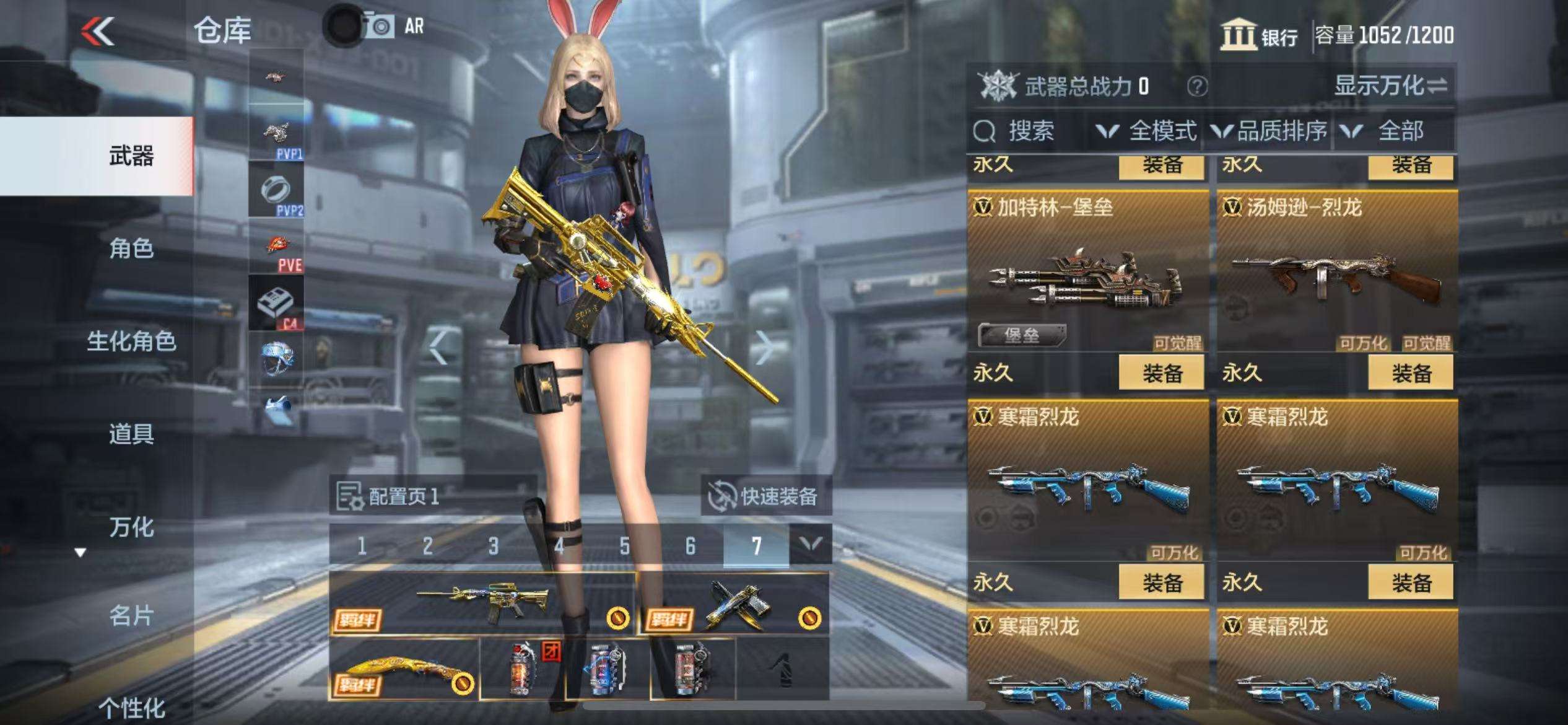Viewport: 1568px width, 725px height.
Task: Open the 银行 (Bank)
Action: coord(1260,35)
